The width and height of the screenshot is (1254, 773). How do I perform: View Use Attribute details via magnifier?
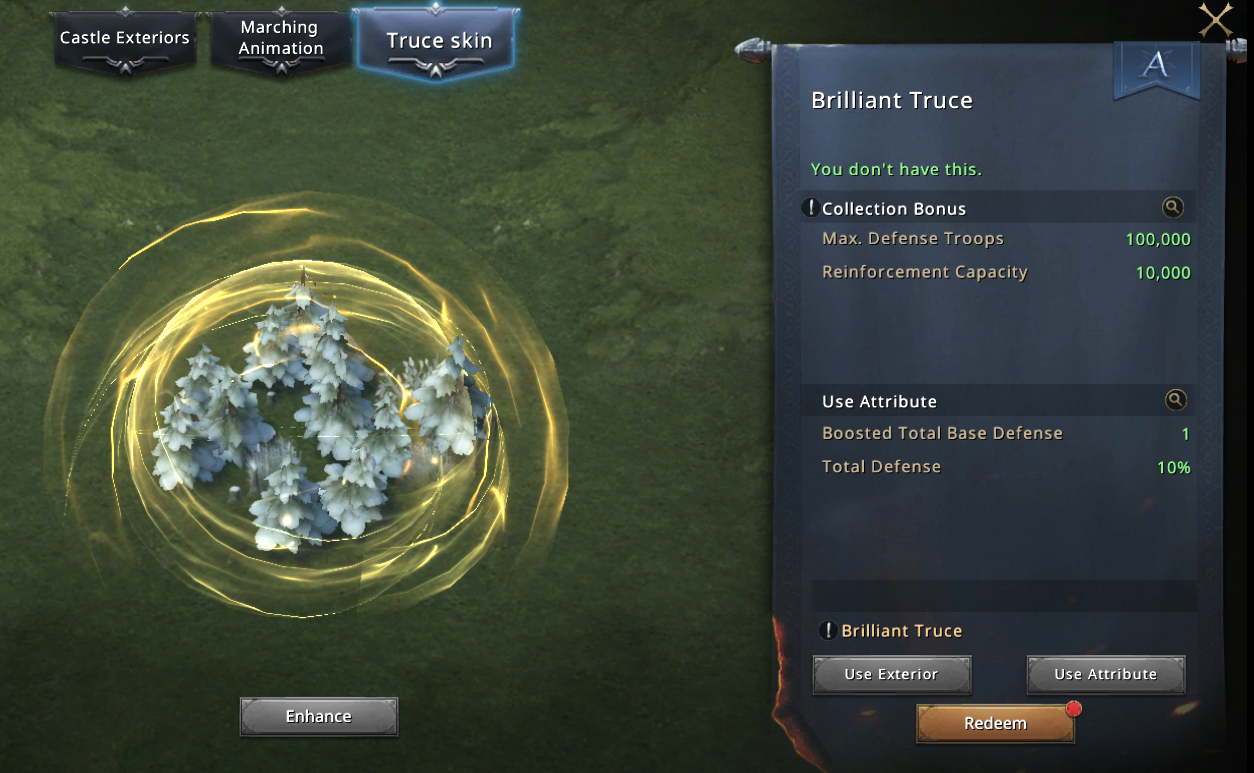(x=1175, y=400)
